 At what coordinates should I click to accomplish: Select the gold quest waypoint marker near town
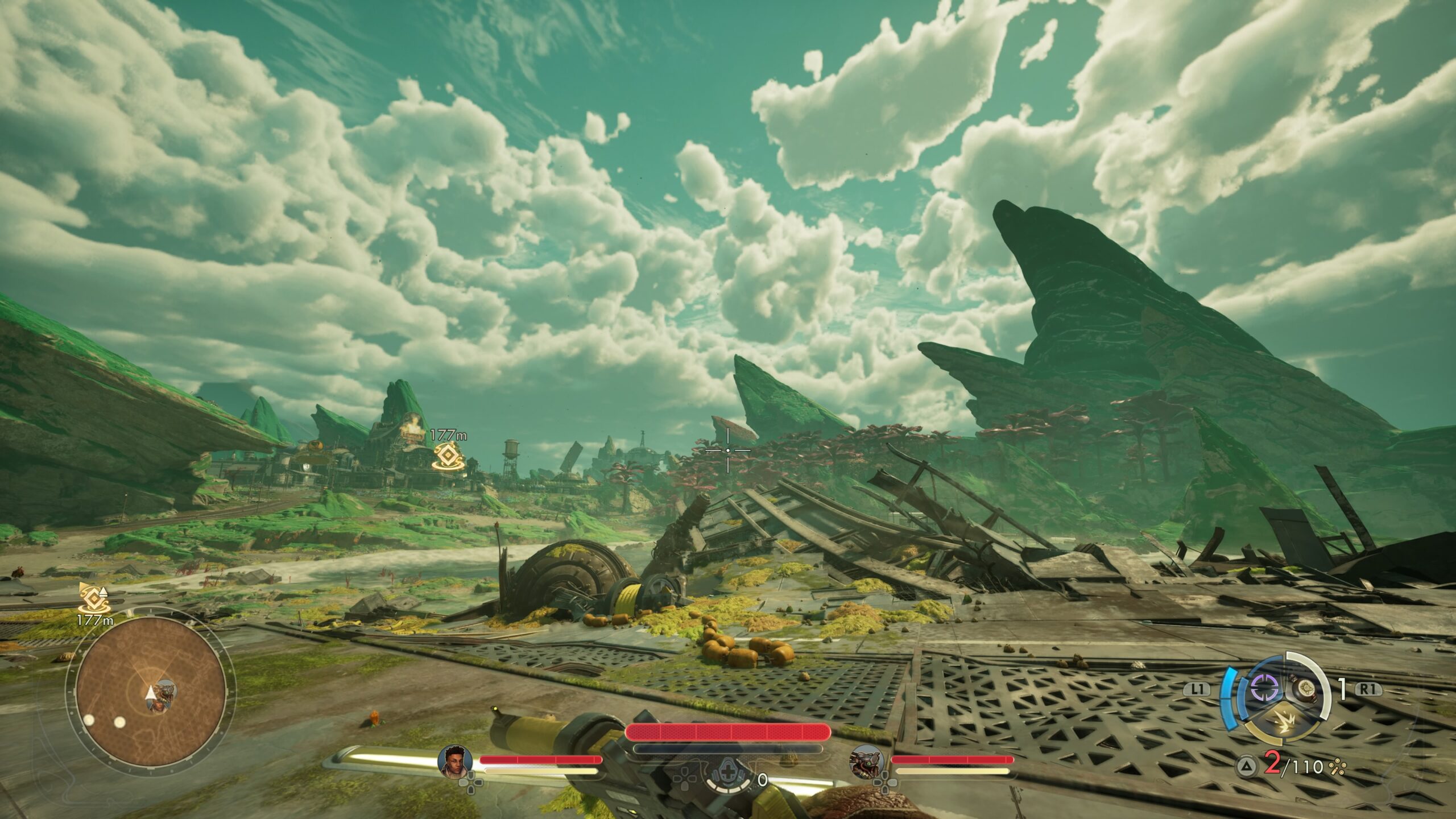[x=447, y=456]
